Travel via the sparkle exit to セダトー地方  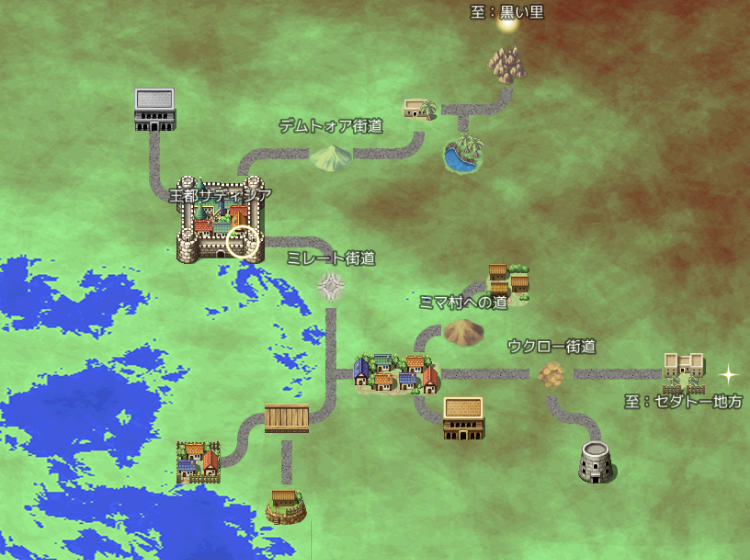click(729, 374)
